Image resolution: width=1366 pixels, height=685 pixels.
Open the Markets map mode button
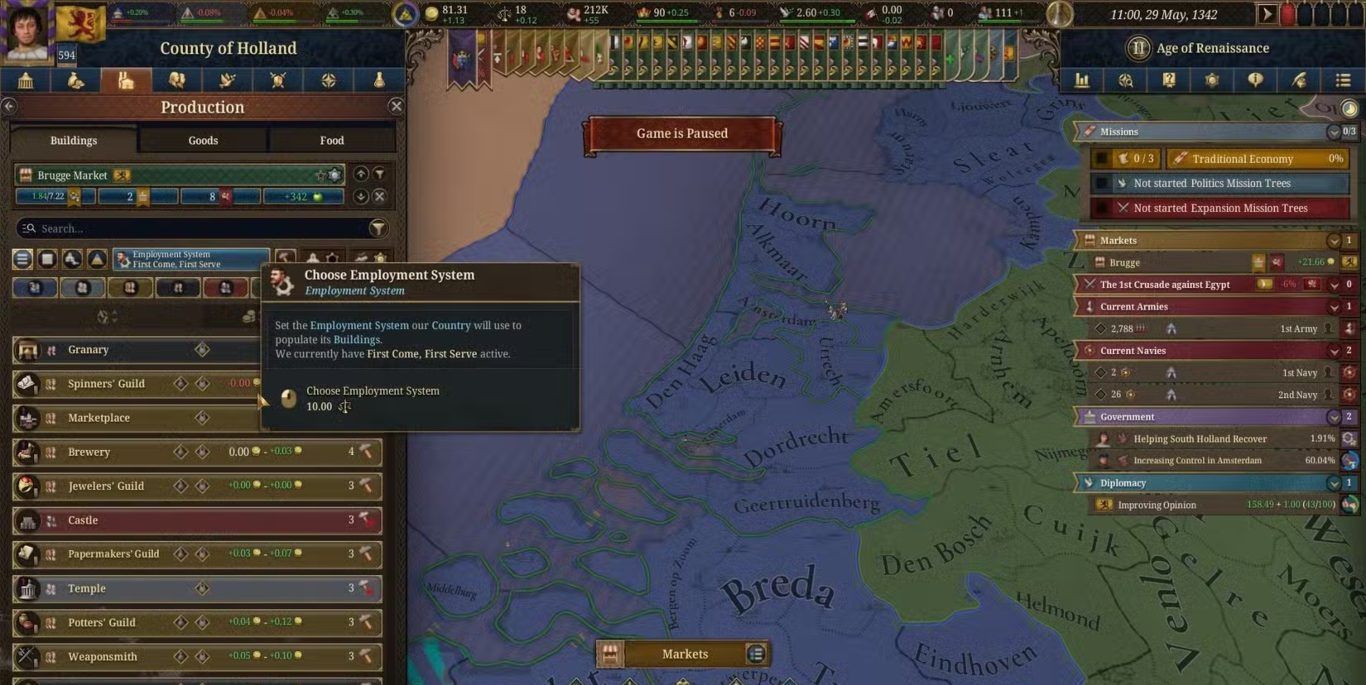pos(684,654)
